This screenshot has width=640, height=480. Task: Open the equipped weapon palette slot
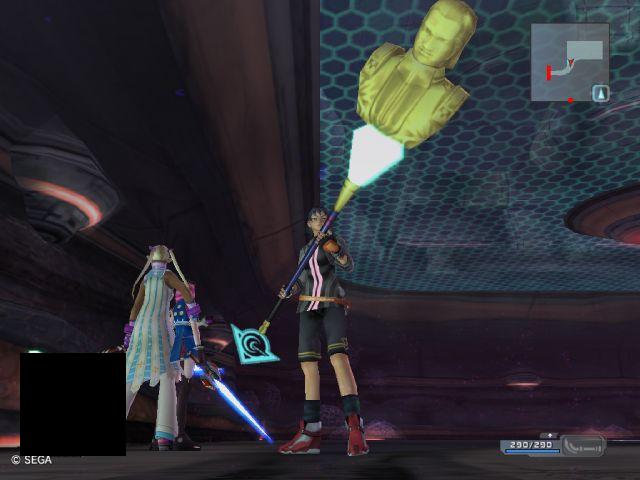click(x=583, y=446)
